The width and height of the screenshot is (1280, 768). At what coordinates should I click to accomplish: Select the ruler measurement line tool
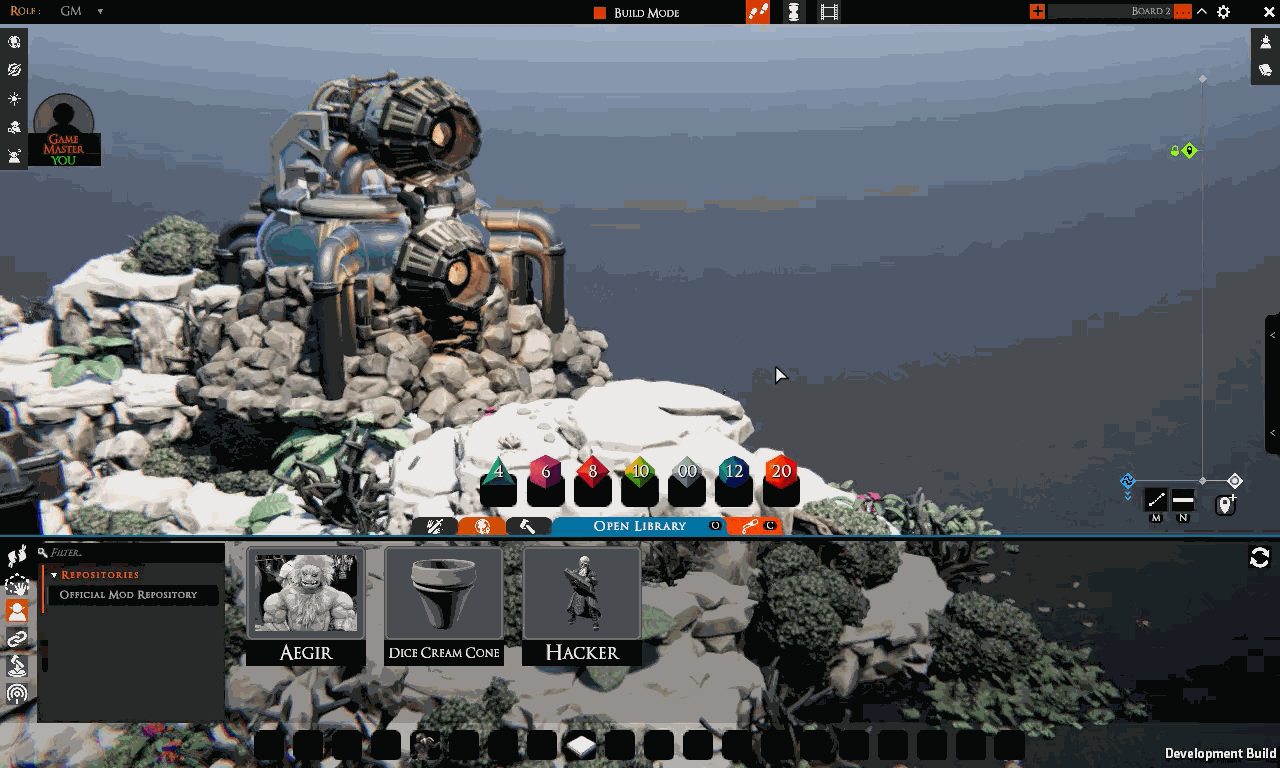[x=1156, y=500]
